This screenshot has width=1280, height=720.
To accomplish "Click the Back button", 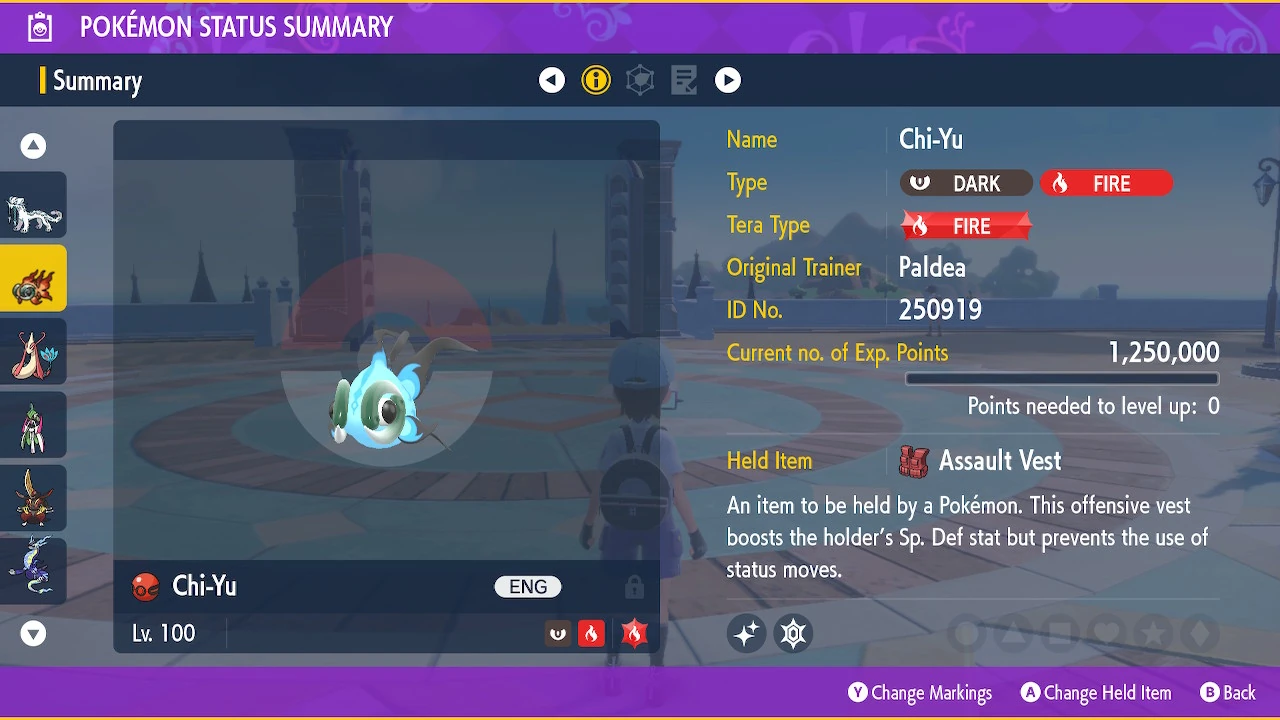I will [1228, 692].
